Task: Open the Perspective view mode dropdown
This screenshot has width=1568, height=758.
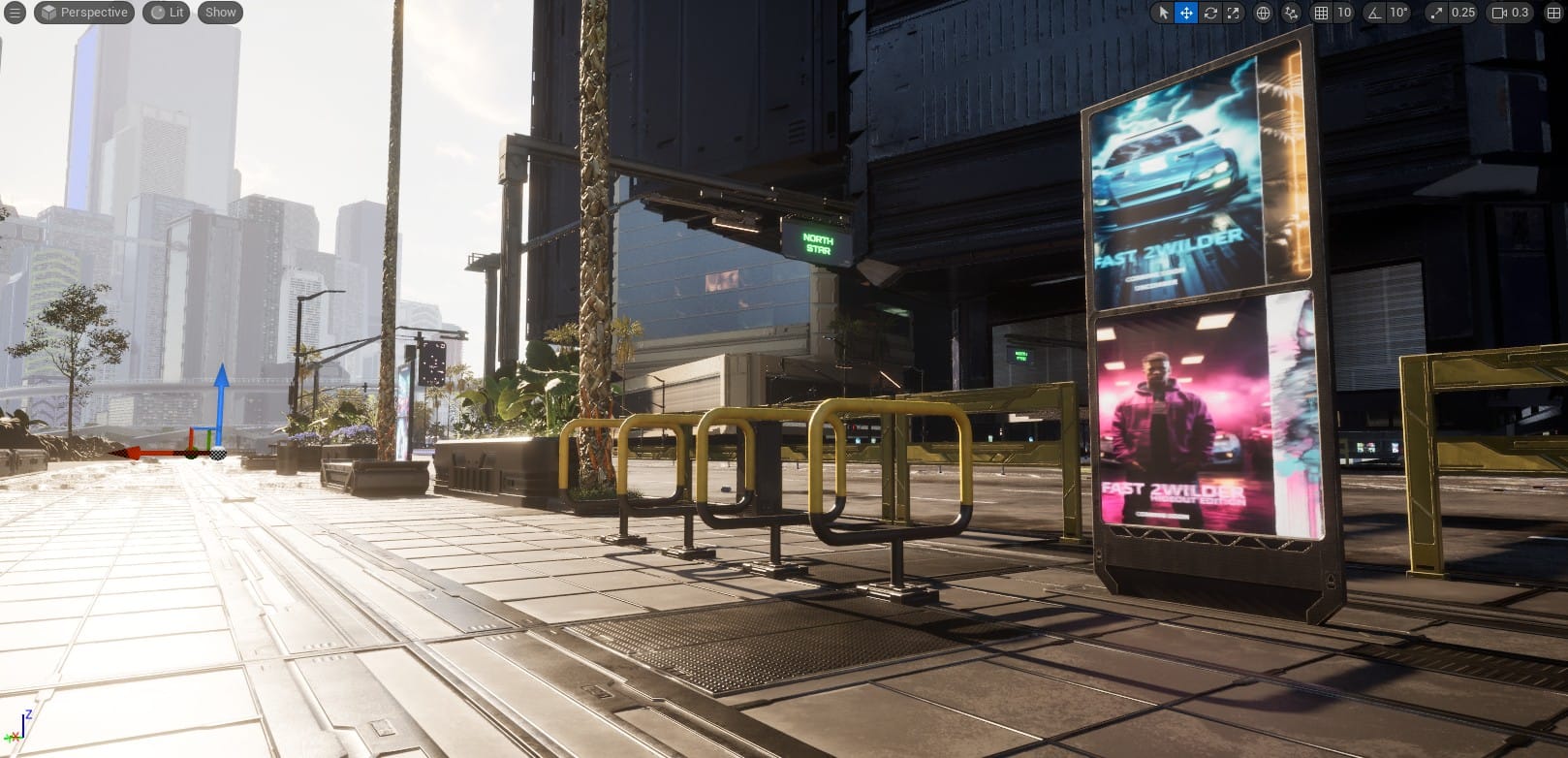Action: tap(84, 13)
